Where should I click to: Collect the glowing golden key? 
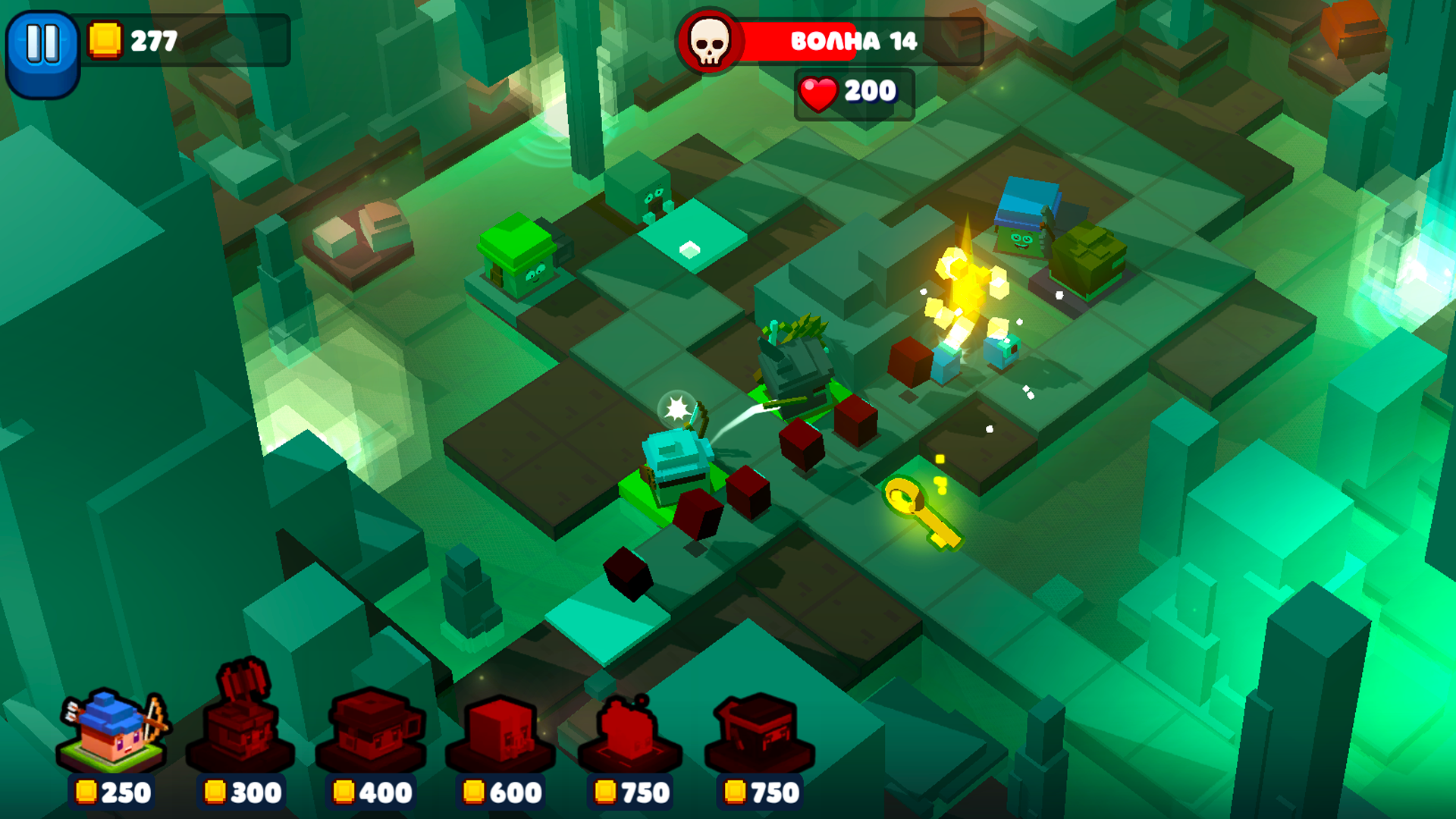921,510
